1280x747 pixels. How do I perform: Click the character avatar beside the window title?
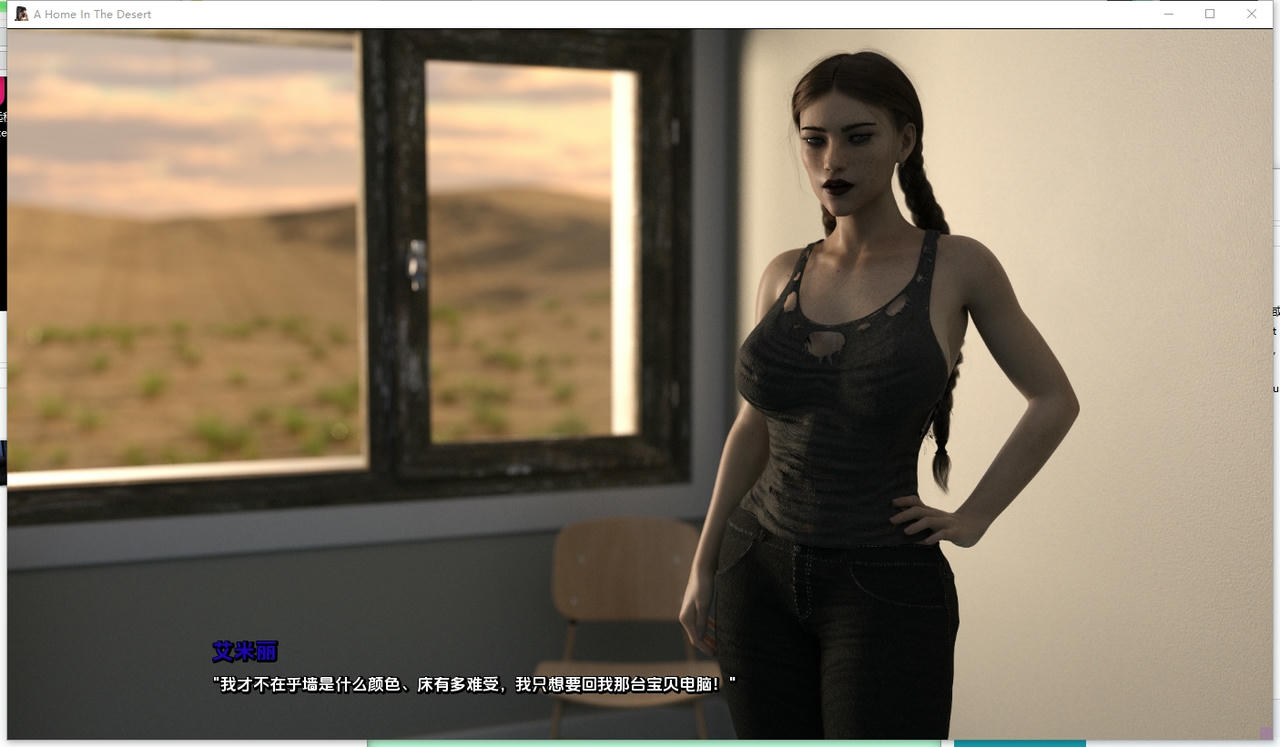coord(22,14)
